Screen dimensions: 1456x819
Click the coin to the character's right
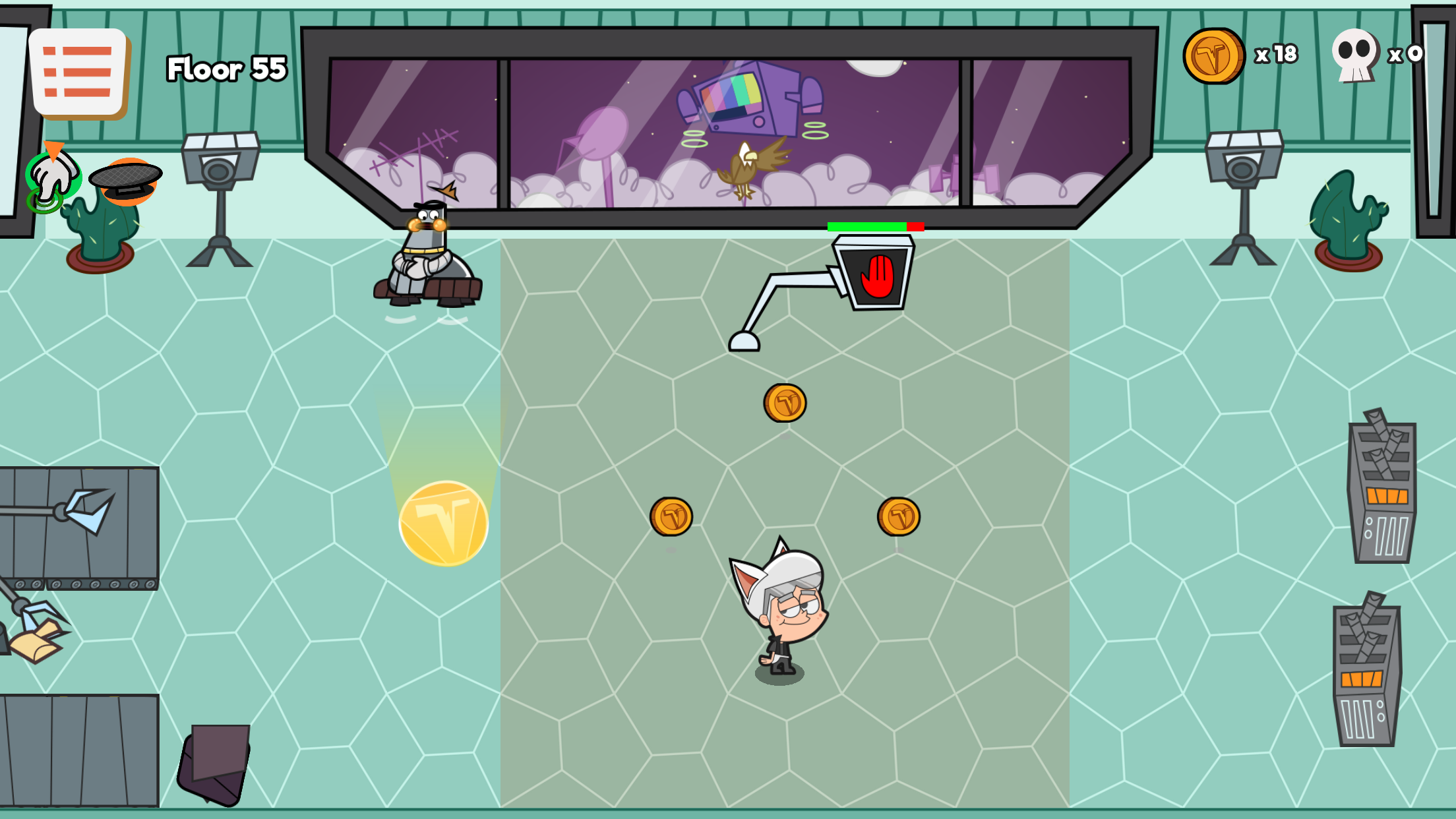(898, 516)
